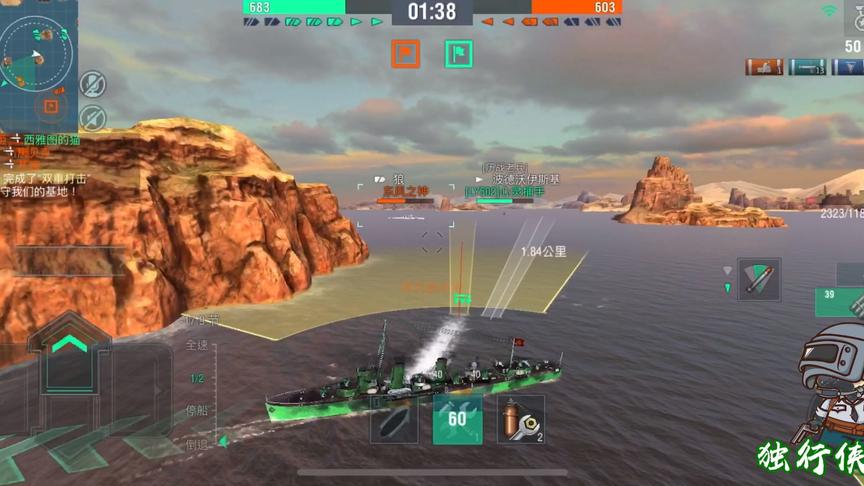Tap the orange target marker on minimap
864x486 pixels.
point(50,104)
